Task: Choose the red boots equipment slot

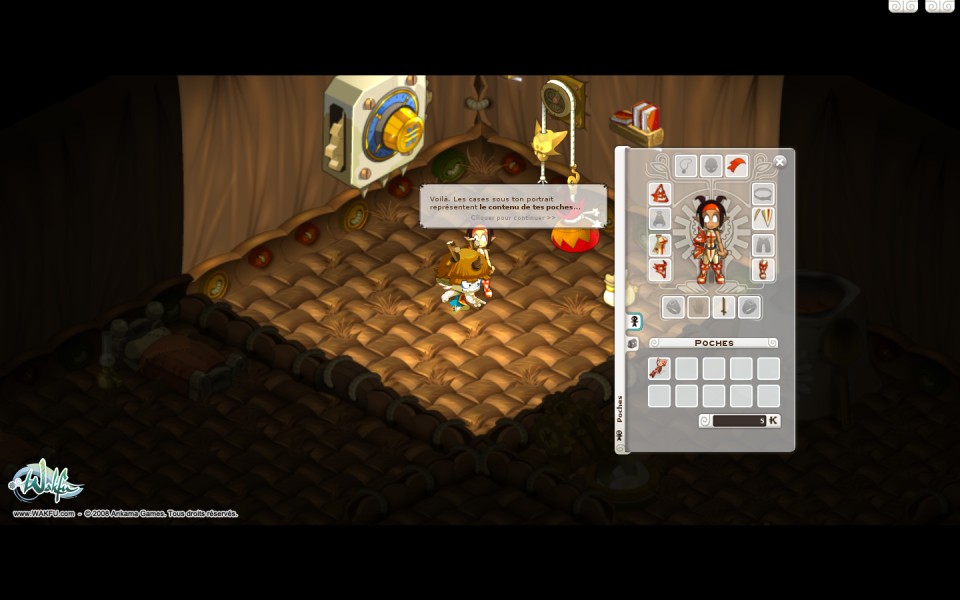Action: point(763,270)
